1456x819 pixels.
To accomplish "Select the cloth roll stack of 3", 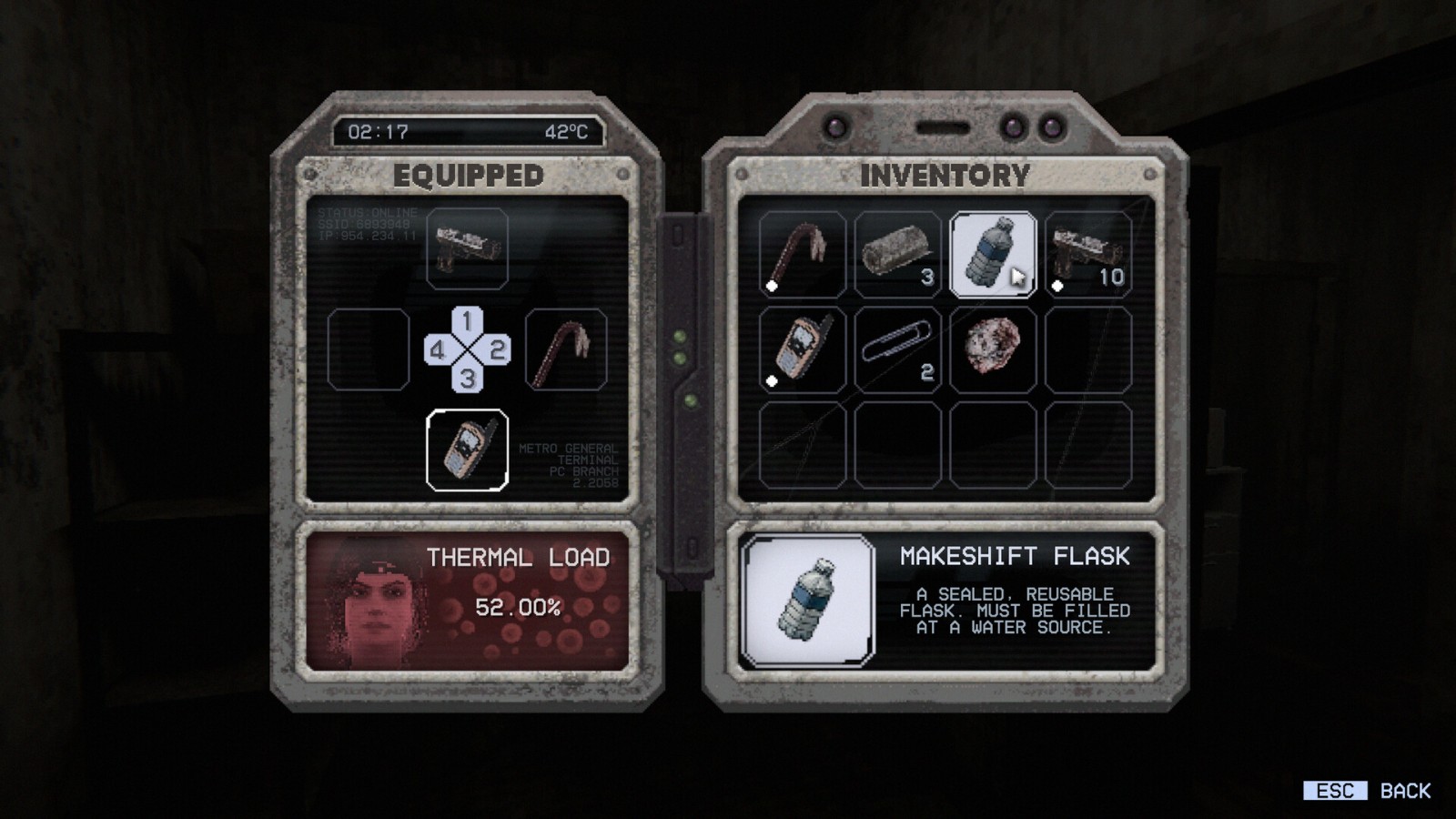I will tap(897, 255).
